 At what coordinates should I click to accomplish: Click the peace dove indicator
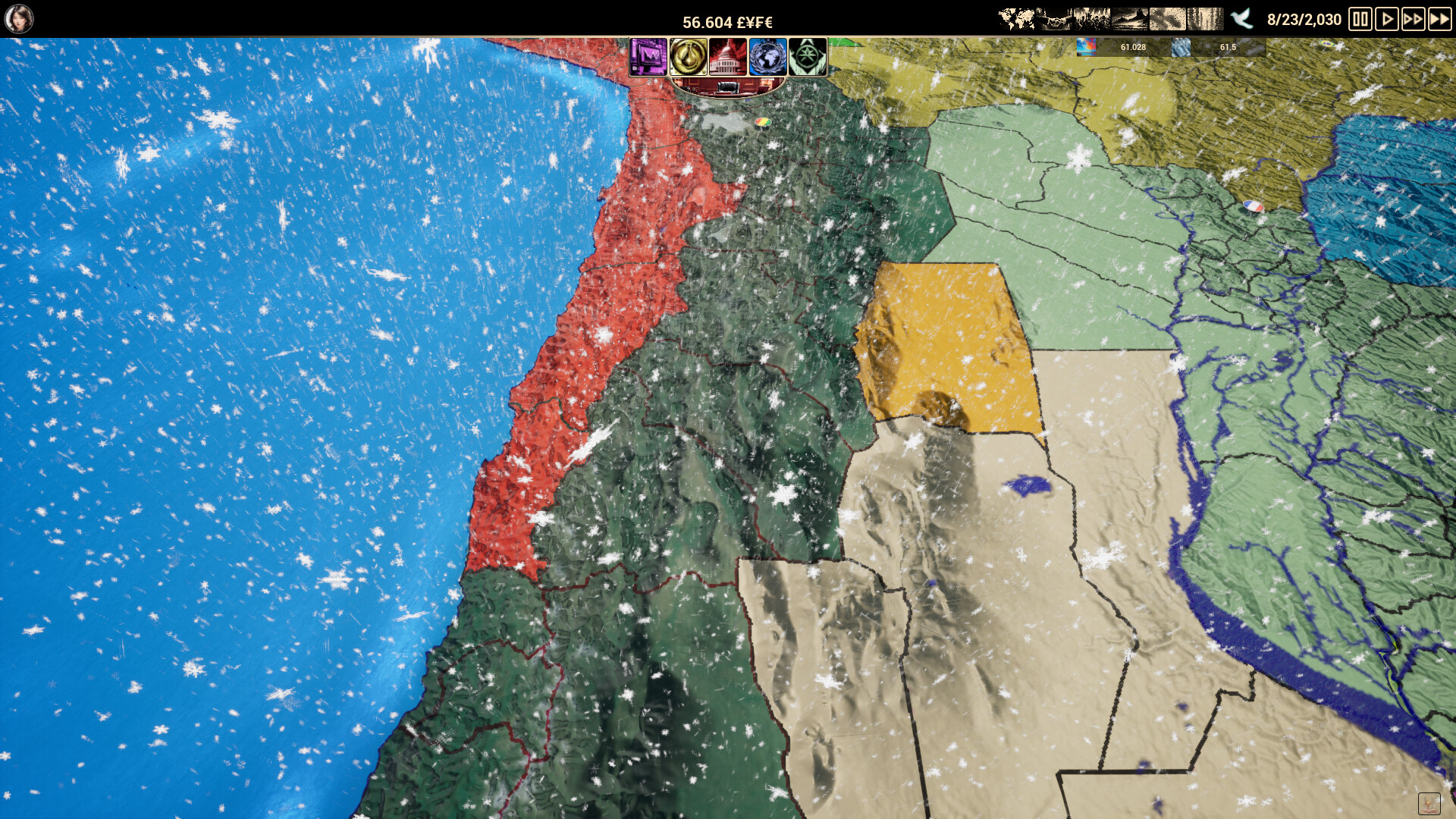1241,19
